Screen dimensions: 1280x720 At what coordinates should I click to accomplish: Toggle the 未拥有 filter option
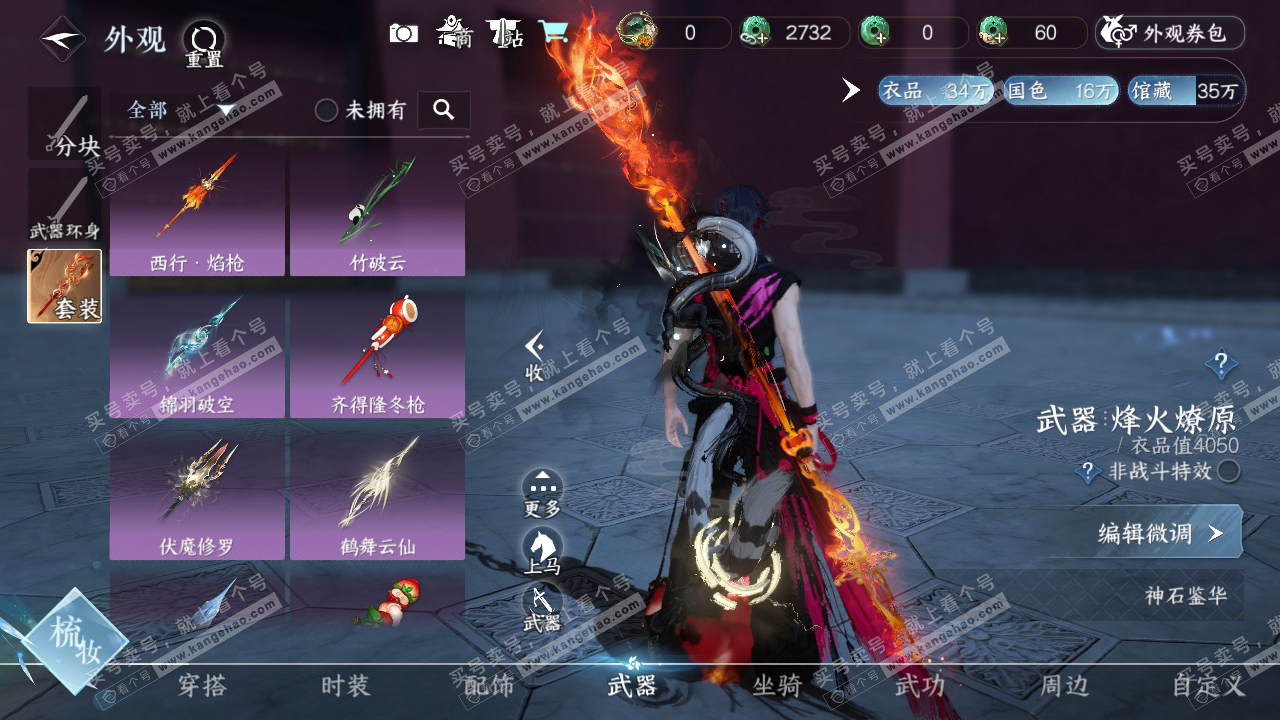[327, 110]
